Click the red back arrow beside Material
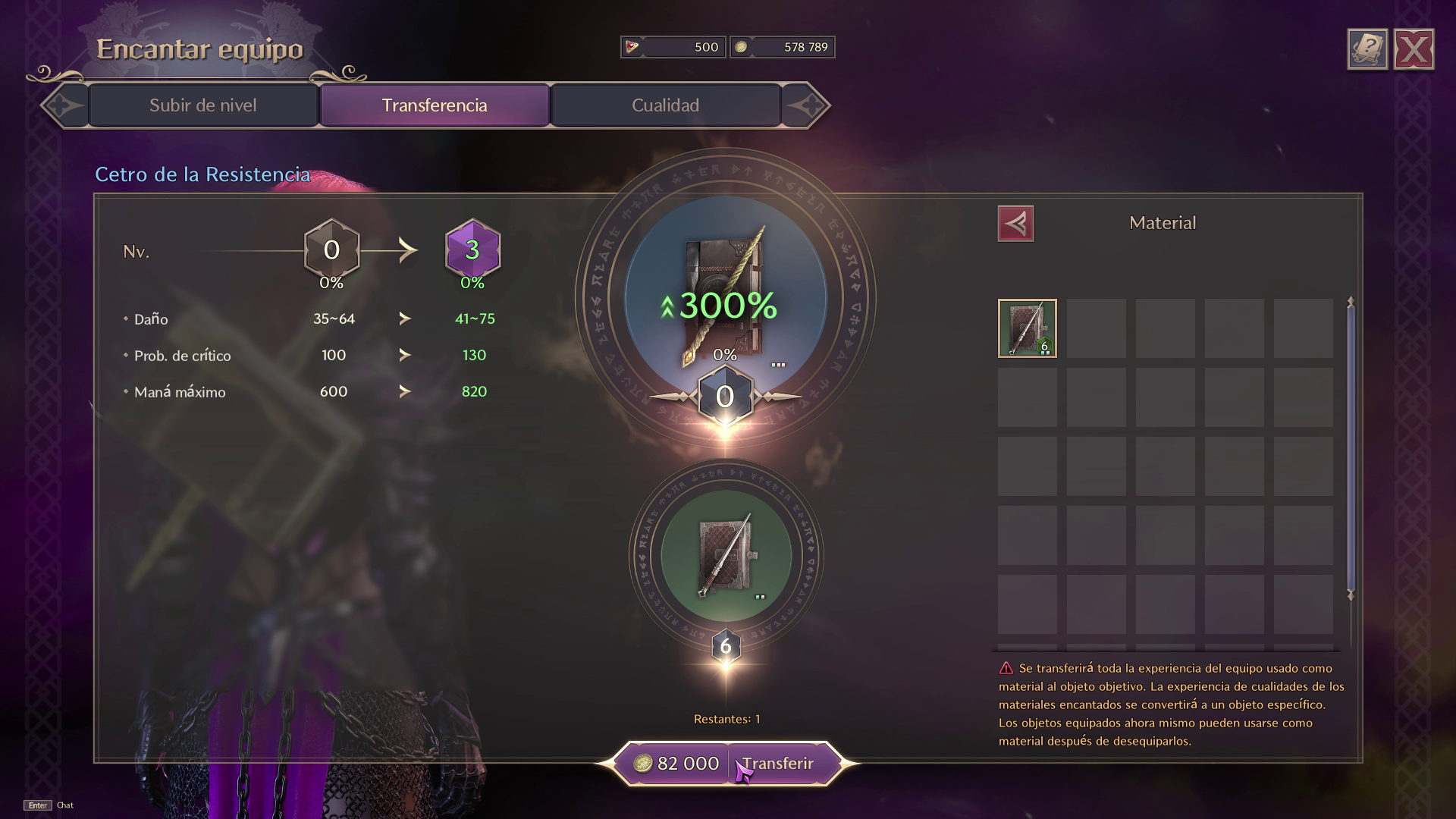This screenshot has width=1456, height=819. [1015, 224]
